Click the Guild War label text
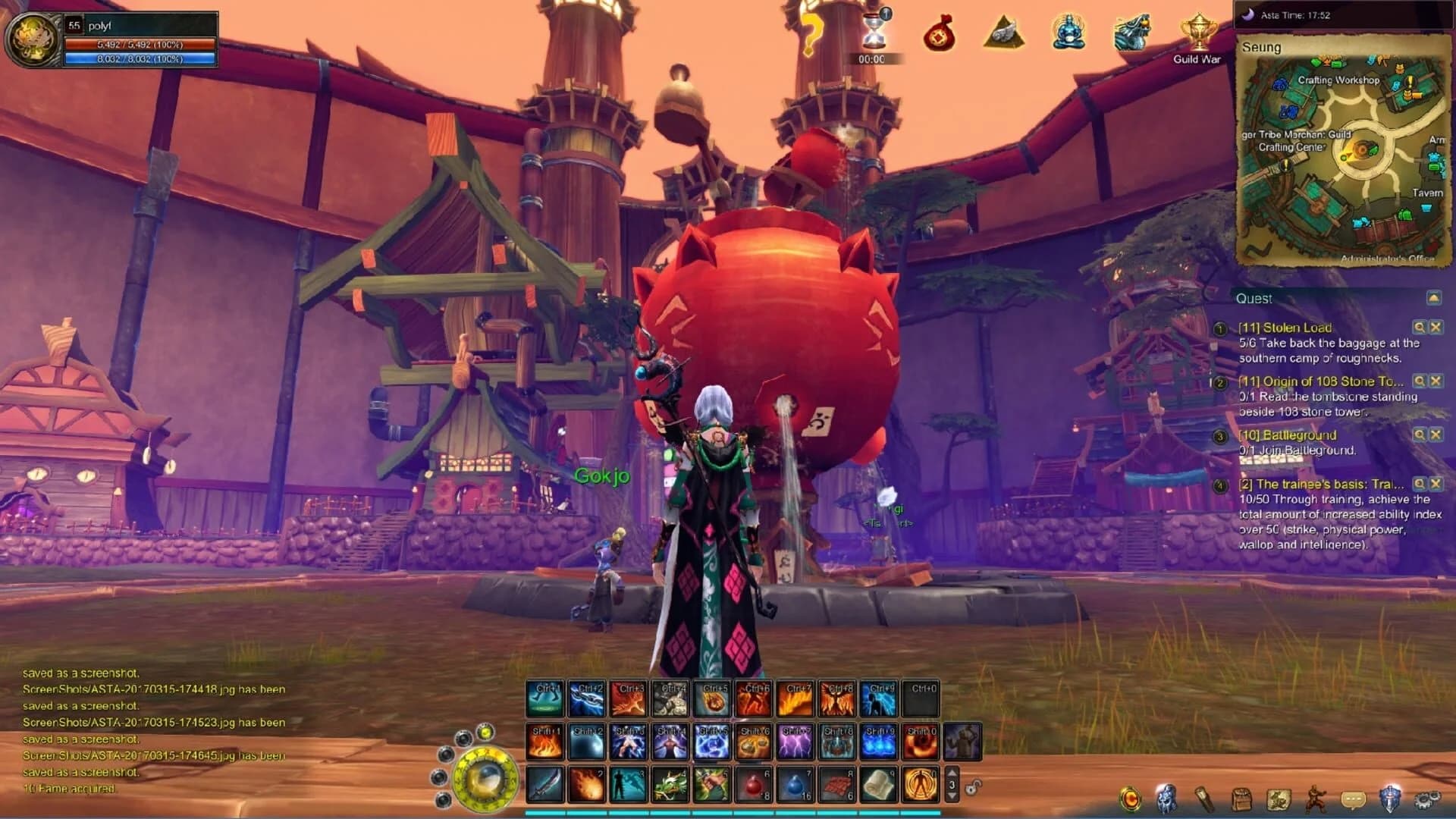This screenshot has height=819, width=1456. point(1197,61)
